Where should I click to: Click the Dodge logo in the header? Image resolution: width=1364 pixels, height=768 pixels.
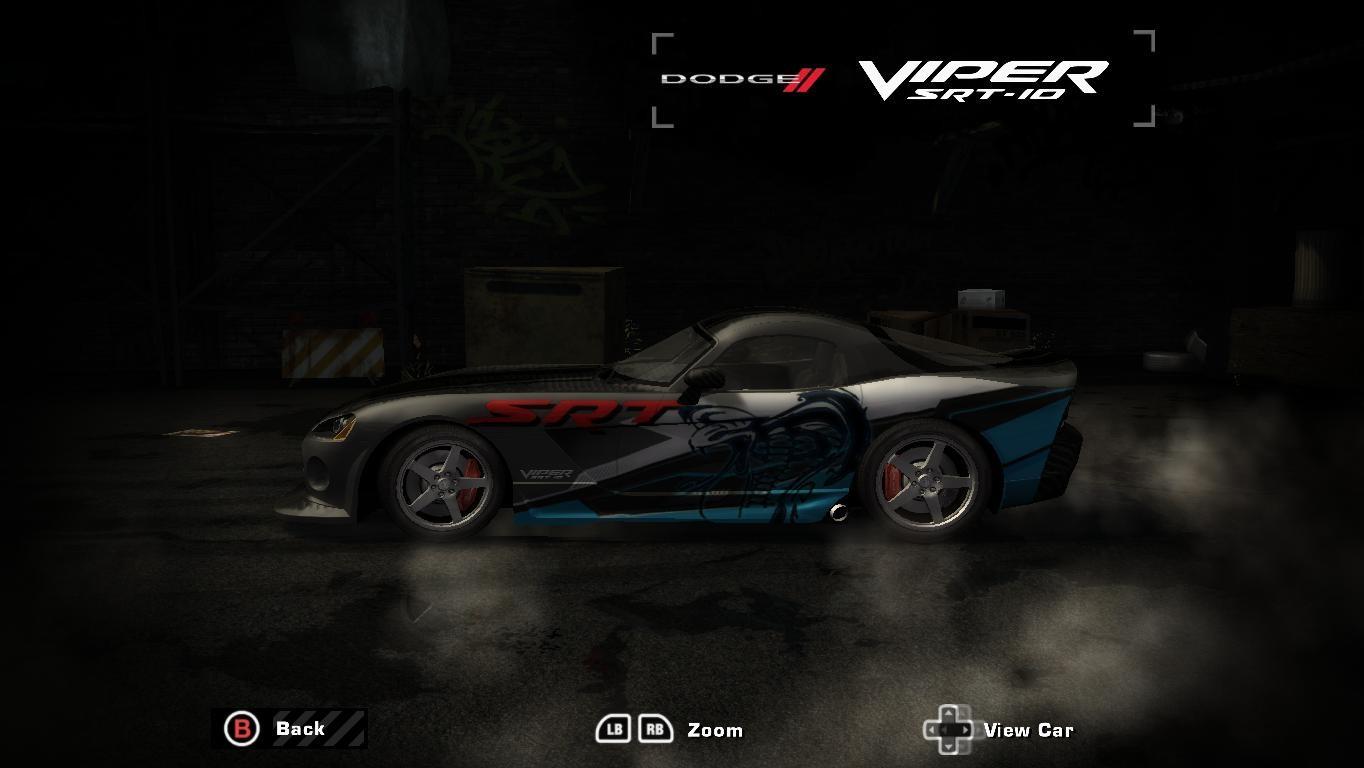click(x=719, y=76)
